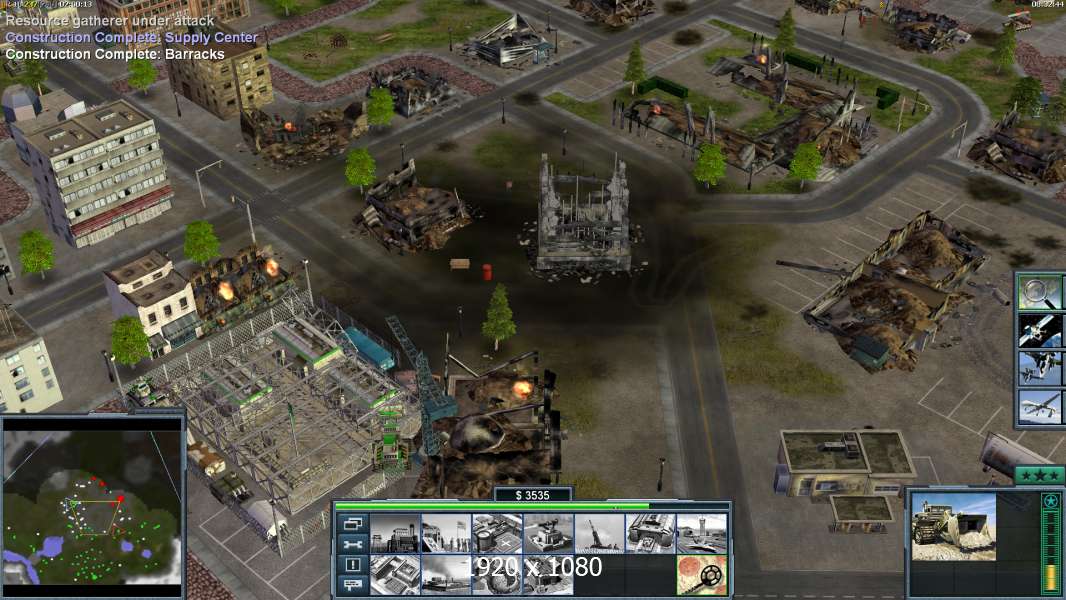Call the A-10 strike aircraft power
Image resolution: width=1066 pixels, height=600 pixels.
pos(1040,368)
